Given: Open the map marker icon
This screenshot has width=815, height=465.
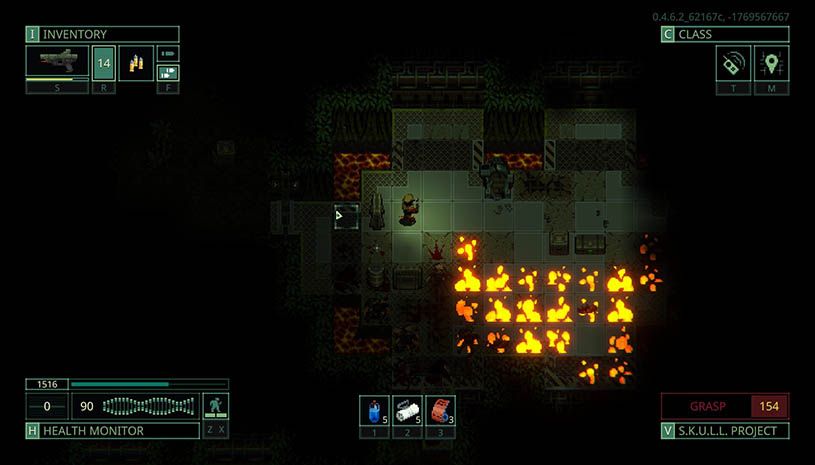Looking at the screenshot, I should point(771,63).
